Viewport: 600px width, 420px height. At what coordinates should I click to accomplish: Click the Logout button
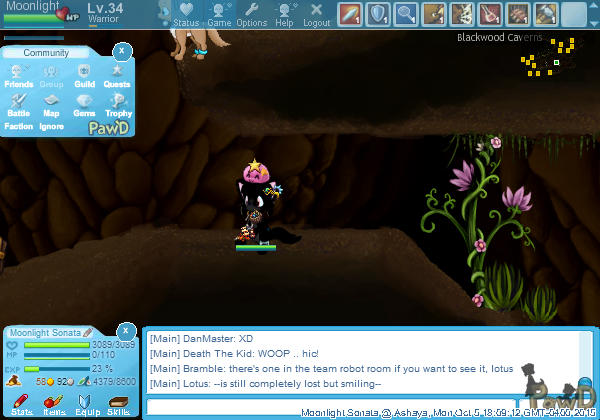pyautogui.click(x=316, y=14)
